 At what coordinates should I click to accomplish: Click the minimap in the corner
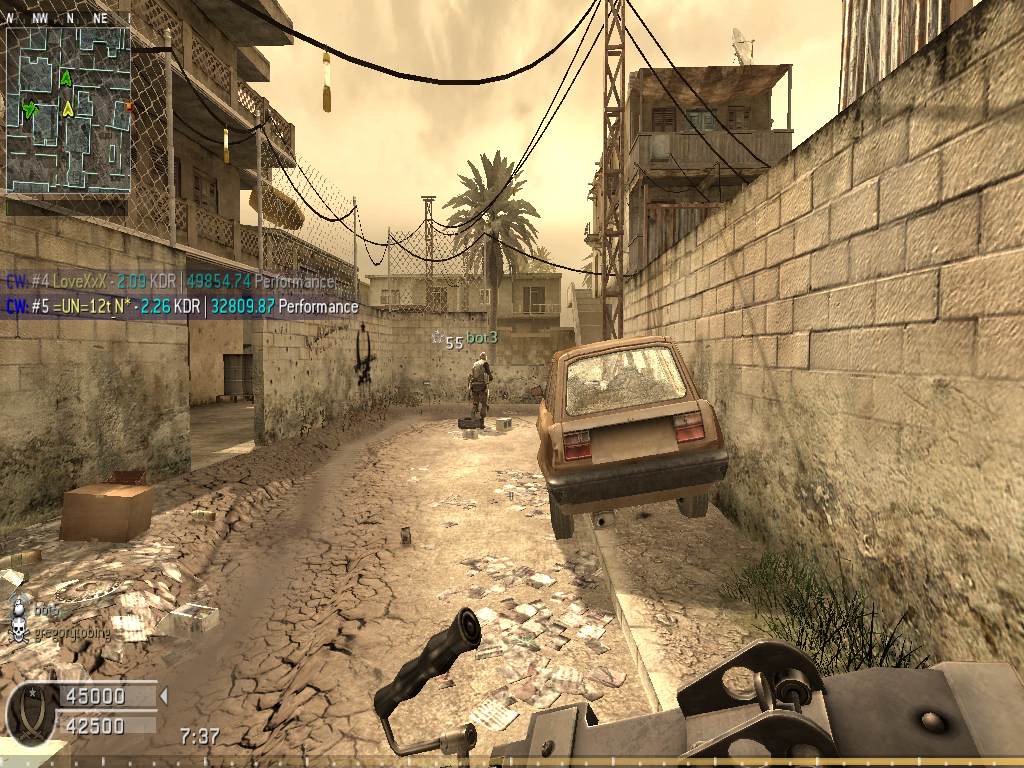[x=68, y=110]
